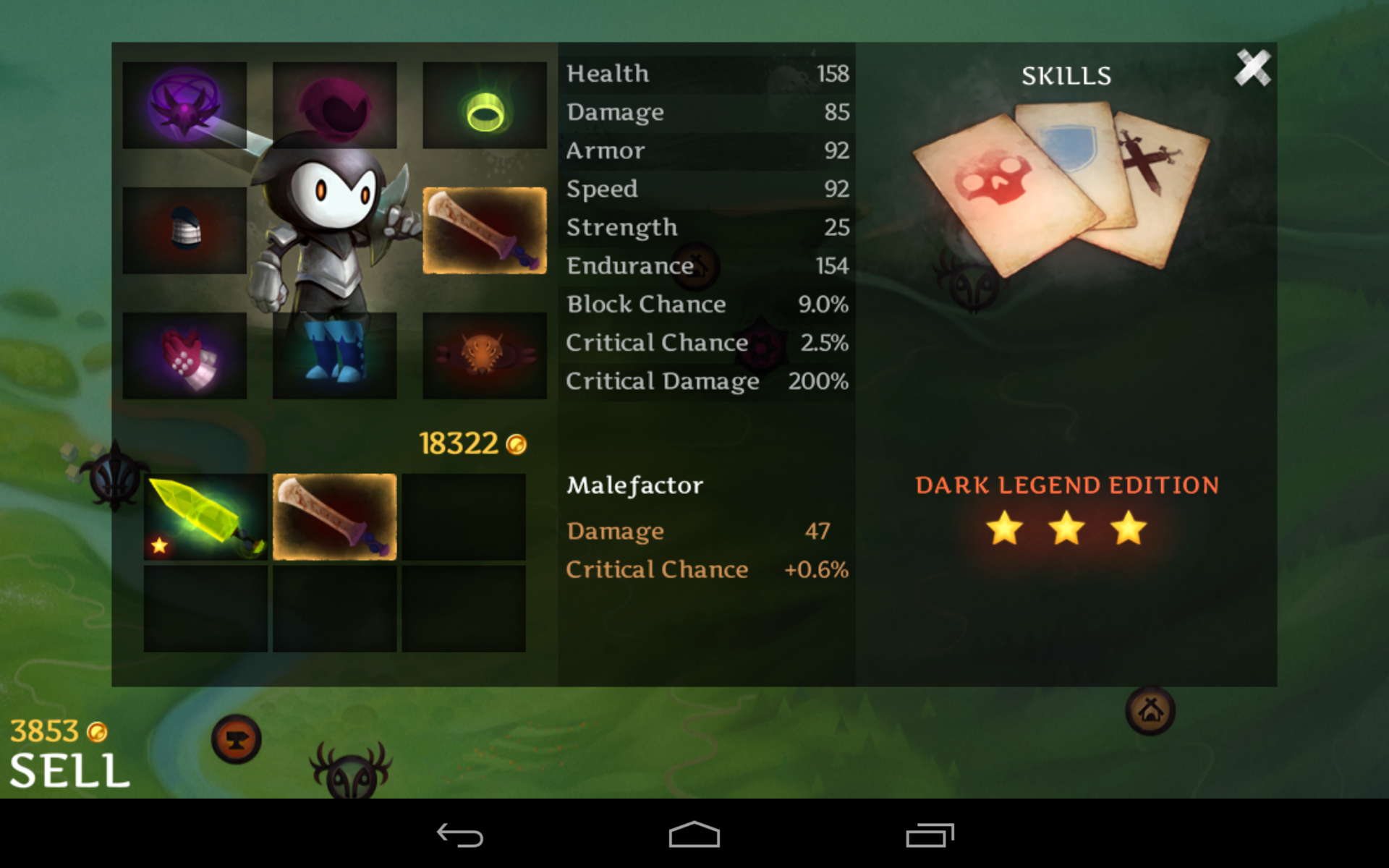Click the chest armor equipment slot
Viewport: 1389px width, 868px height.
pos(185,230)
